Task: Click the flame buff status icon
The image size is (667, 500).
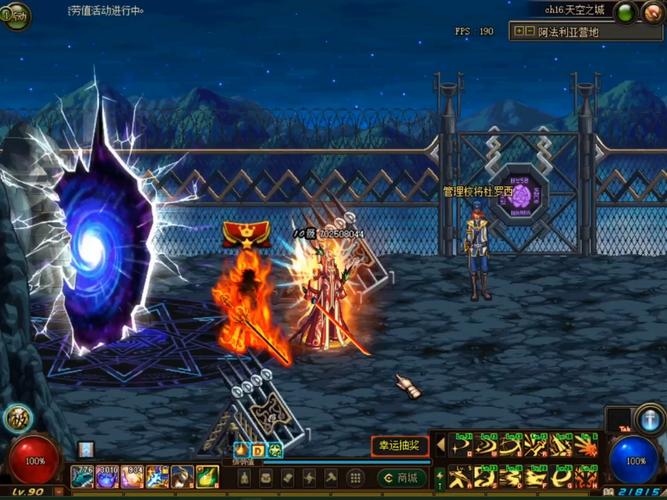Action: [241, 449]
